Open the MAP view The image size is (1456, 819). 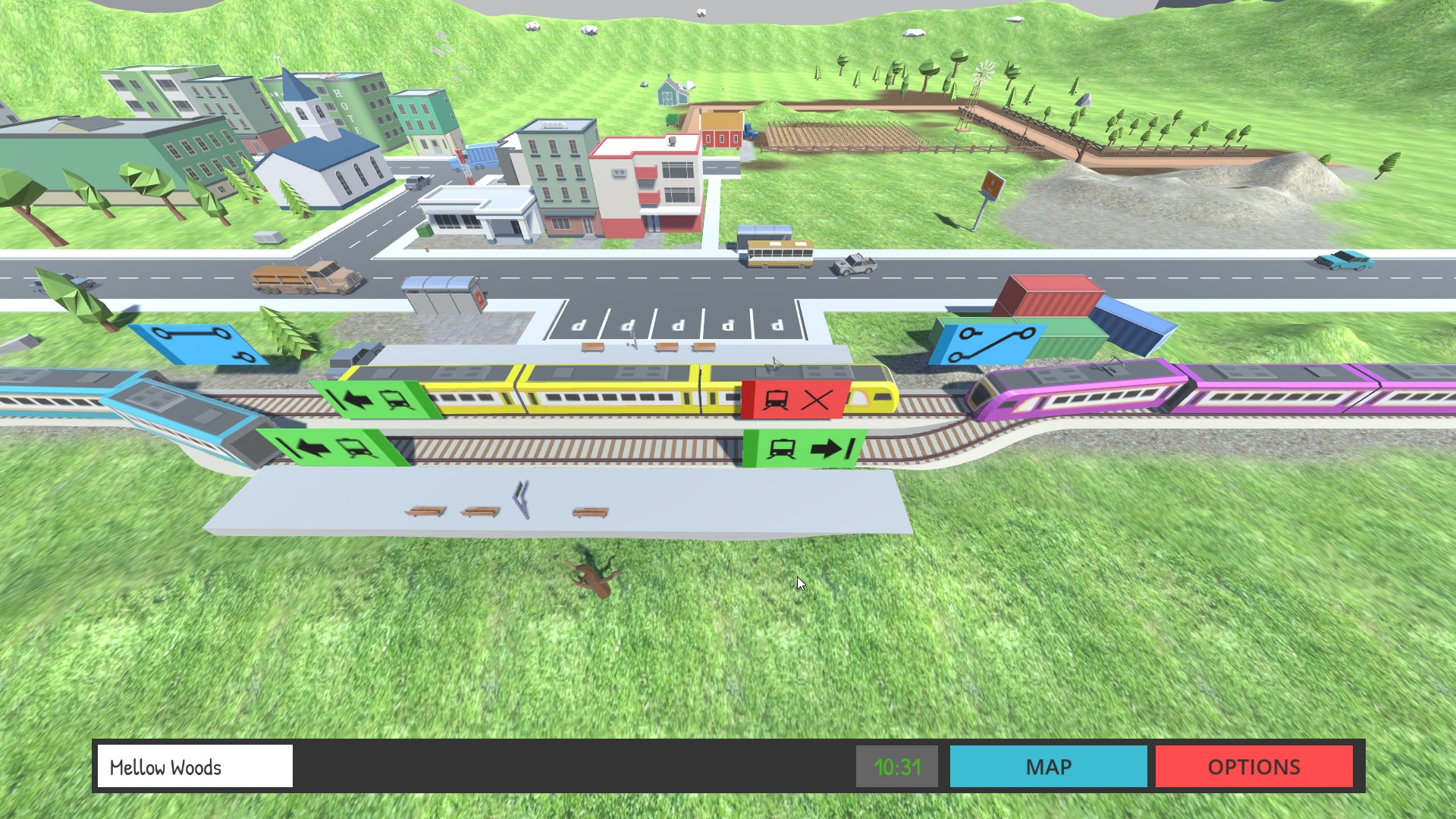point(1048,767)
